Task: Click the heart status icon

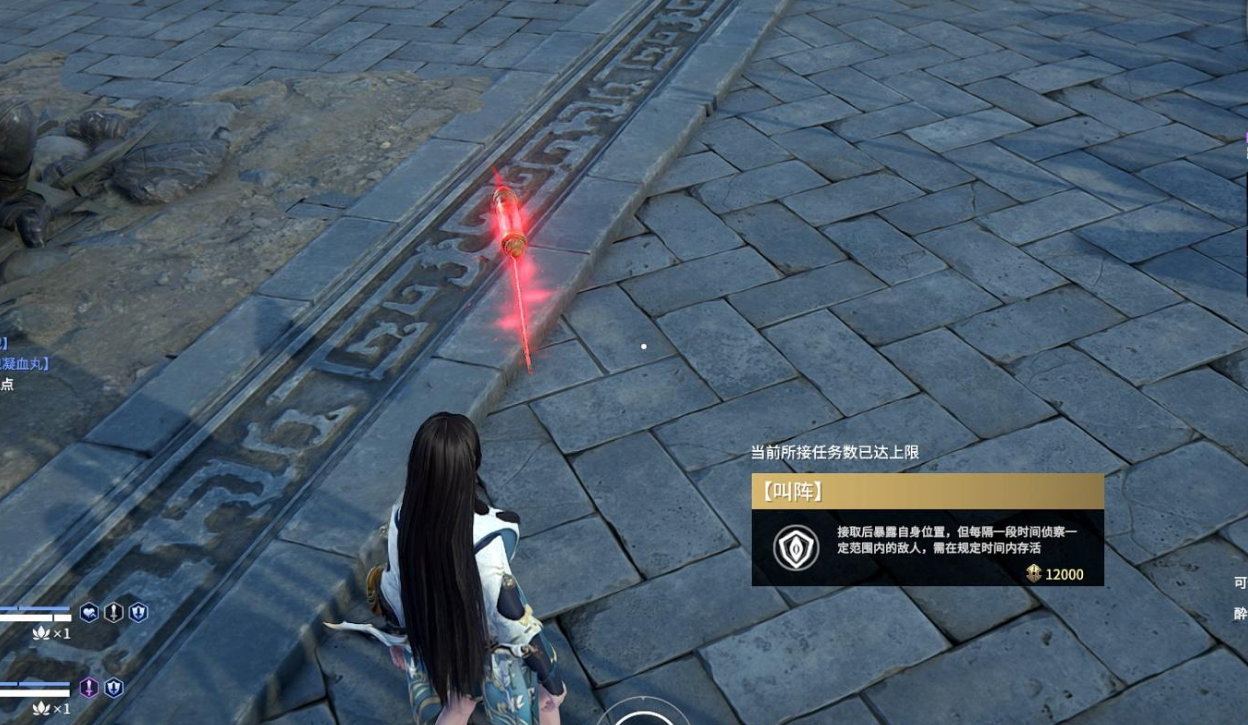Action: 90,613
